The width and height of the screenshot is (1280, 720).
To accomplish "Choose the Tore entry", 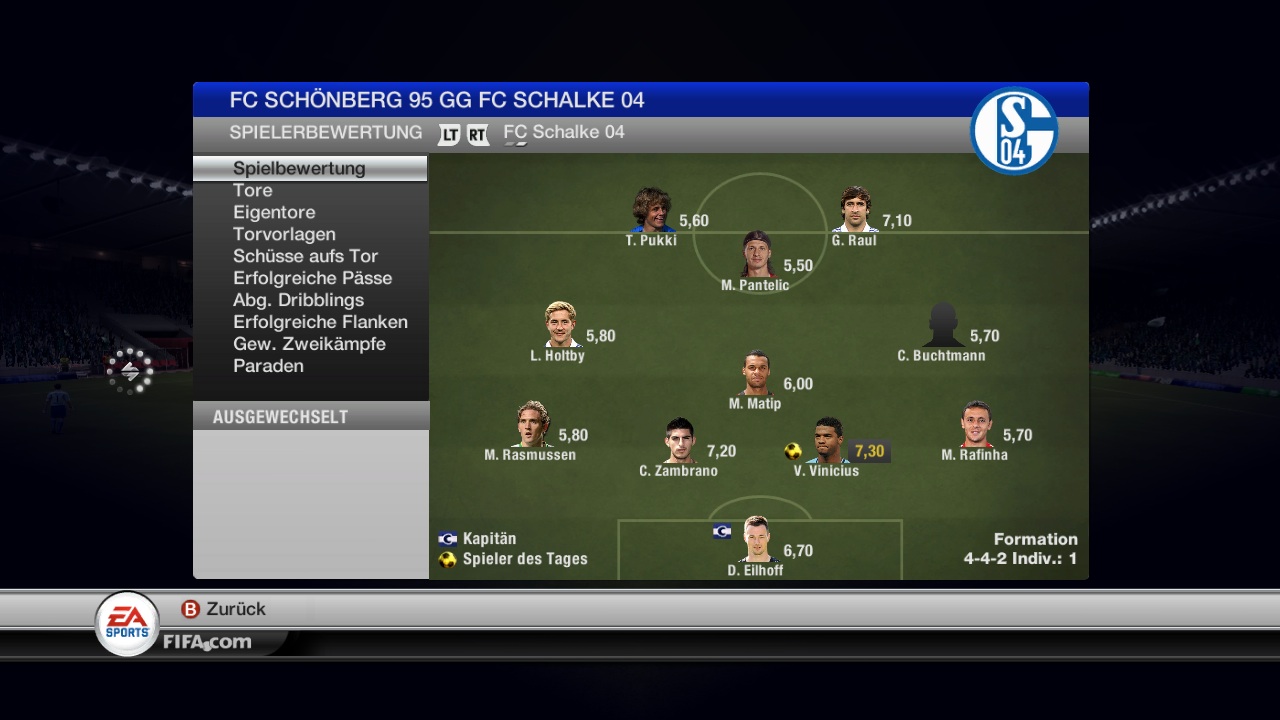I will tap(253, 190).
